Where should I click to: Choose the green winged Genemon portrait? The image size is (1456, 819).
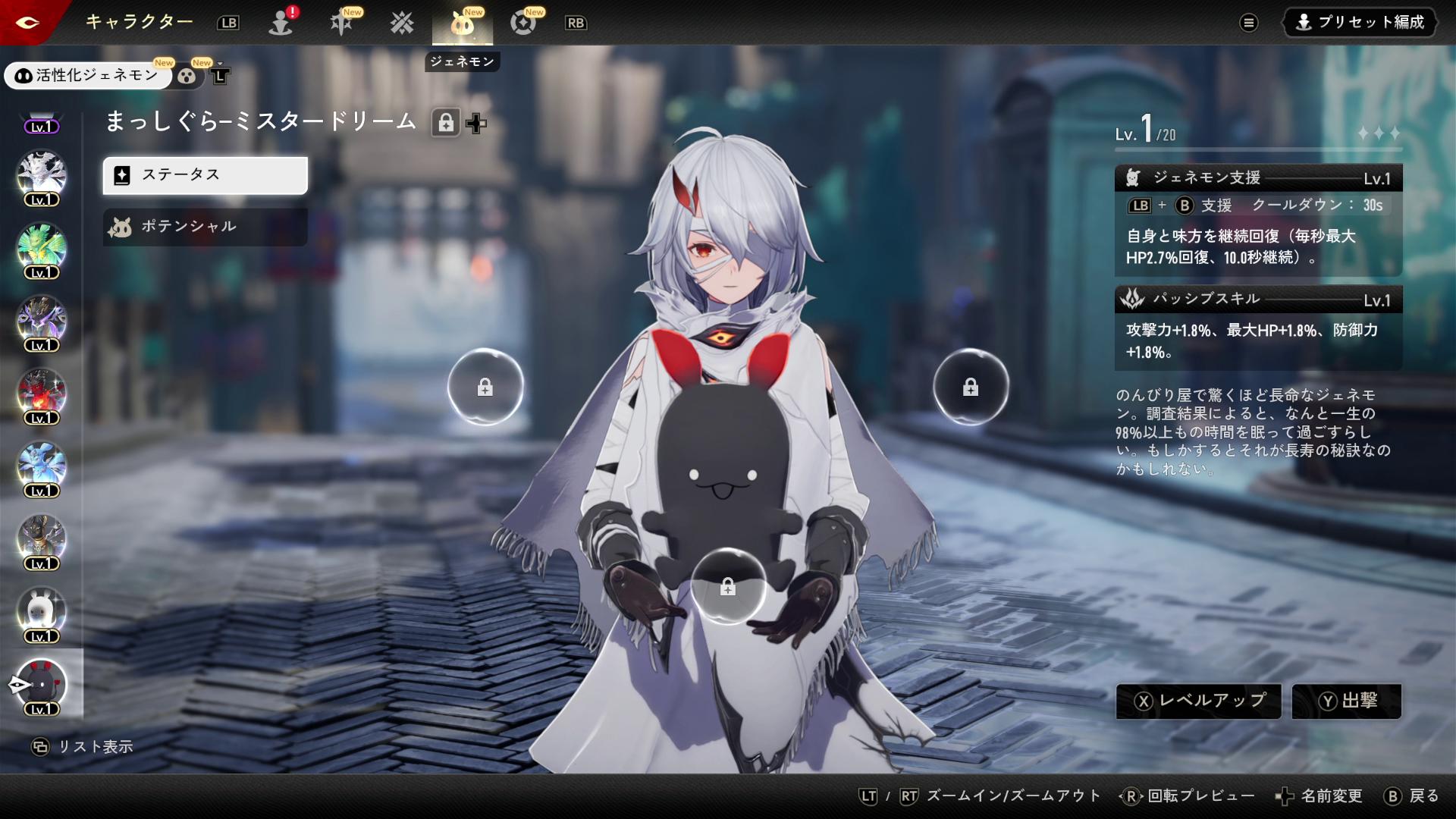tap(42, 247)
